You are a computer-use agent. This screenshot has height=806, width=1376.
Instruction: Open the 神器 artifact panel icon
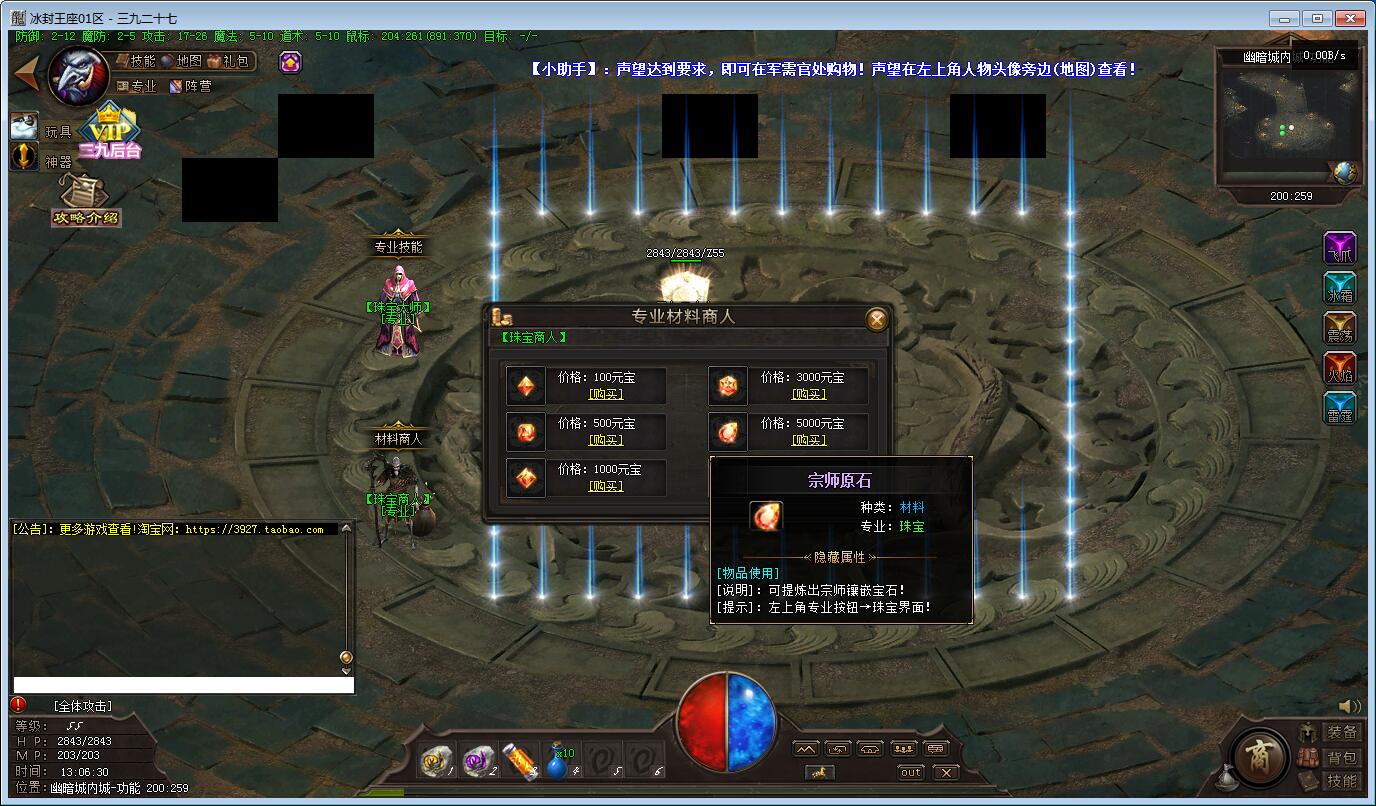coord(24,156)
